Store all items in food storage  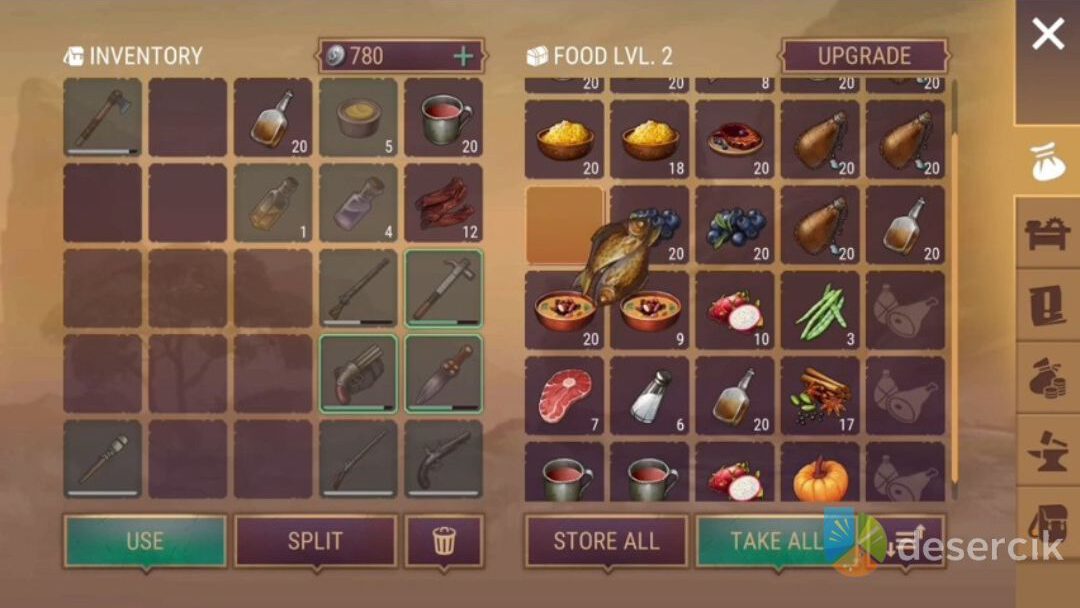pos(606,541)
